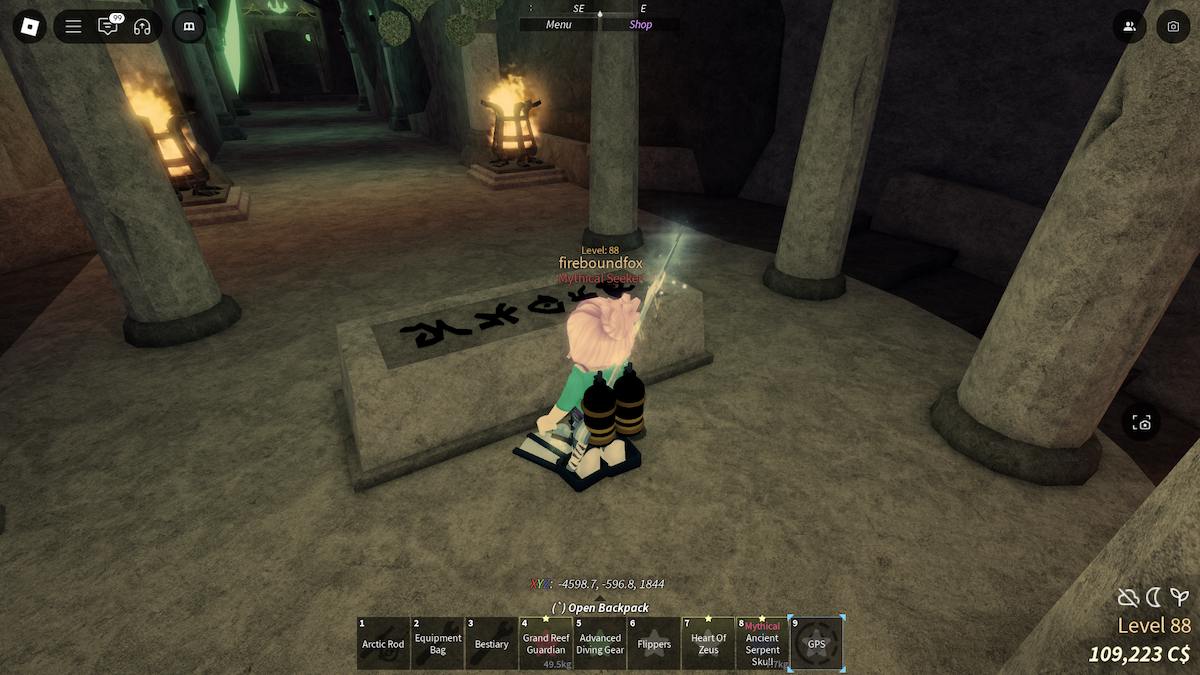Open the Bestiary from the hotbar
1200x675 pixels.
coord(492,643)
